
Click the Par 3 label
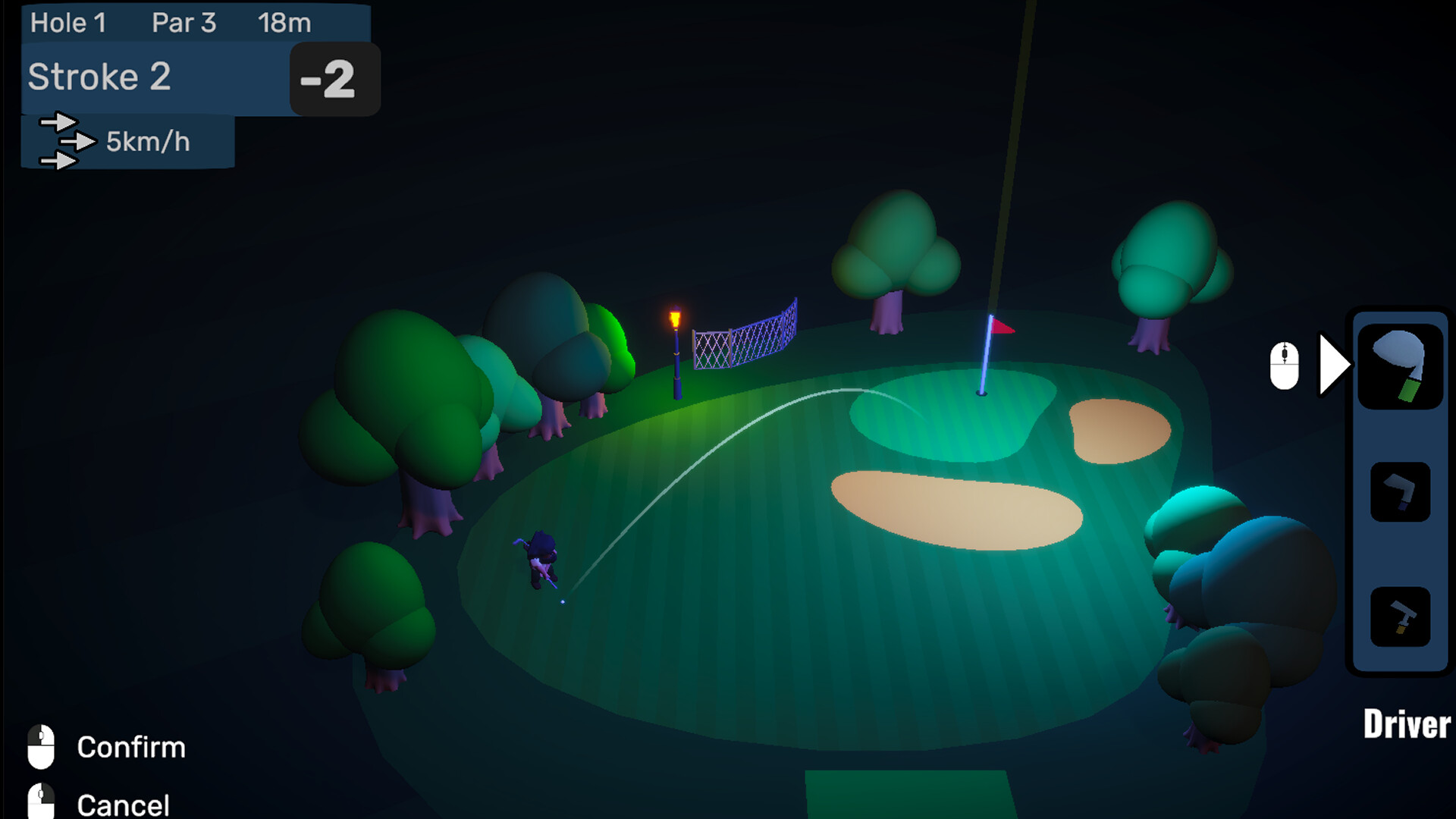(x=184, y=23)
